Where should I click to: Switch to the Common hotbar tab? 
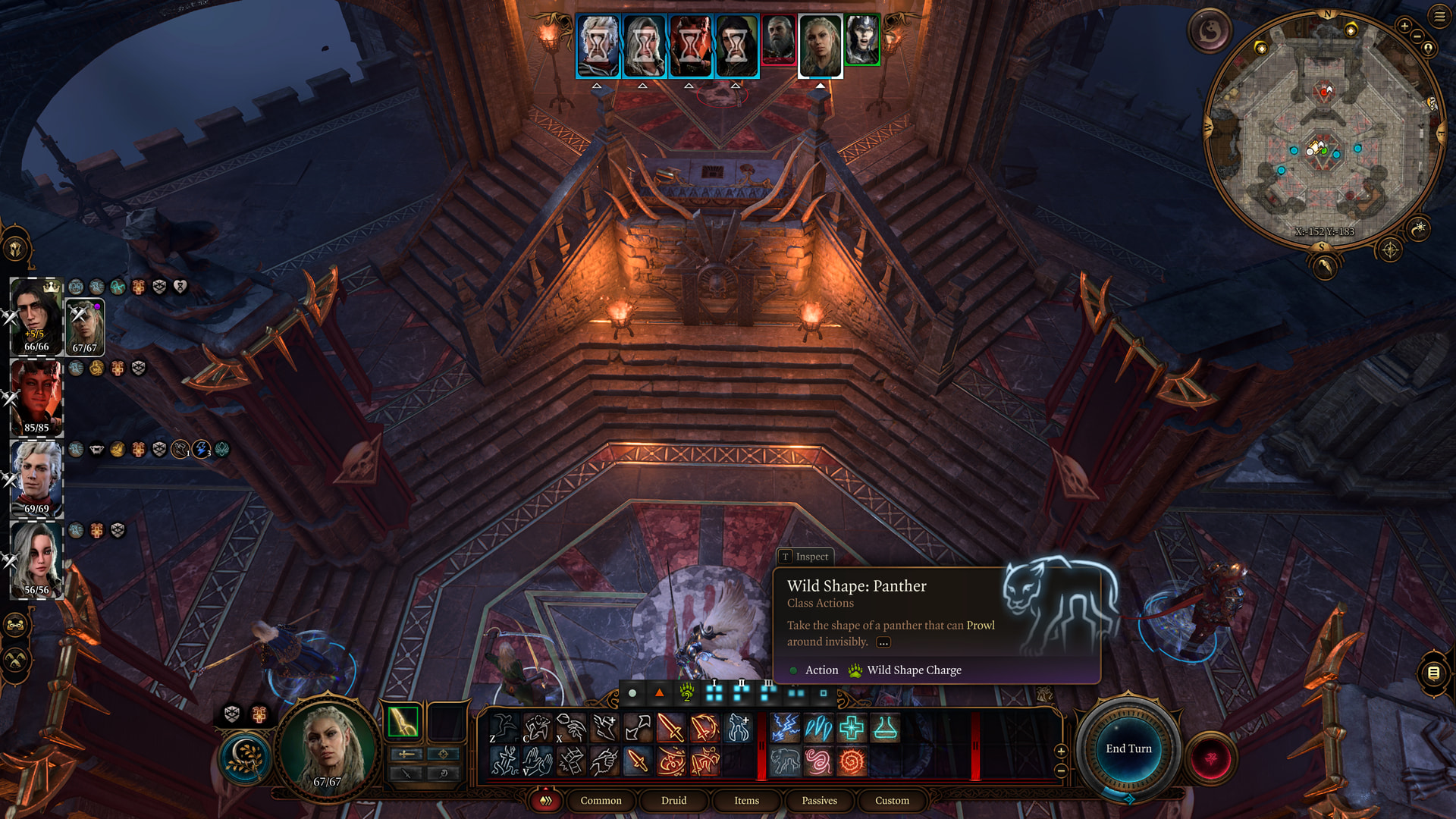tap(601, 800)
